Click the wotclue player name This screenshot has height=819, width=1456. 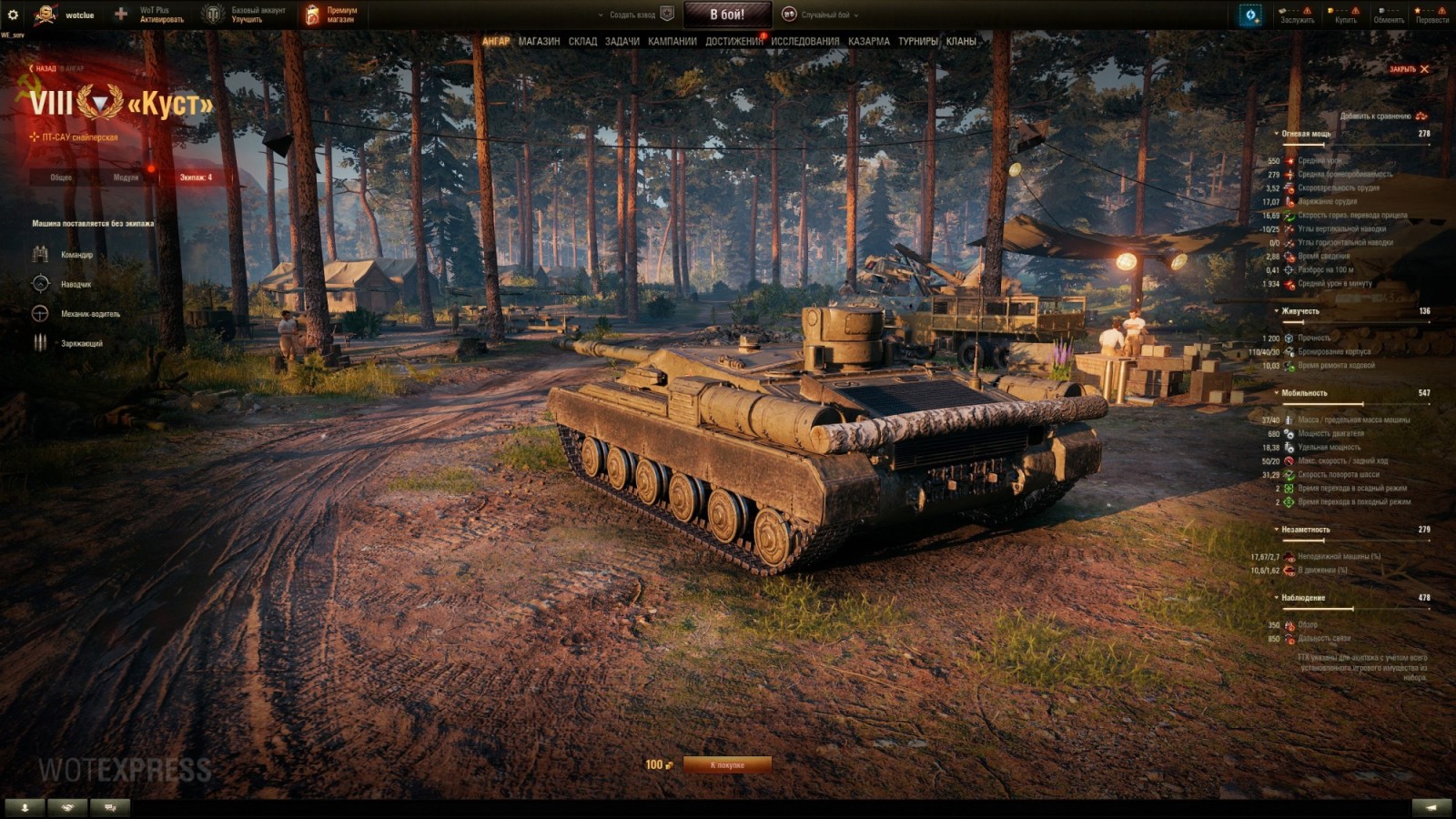point(79,14)
